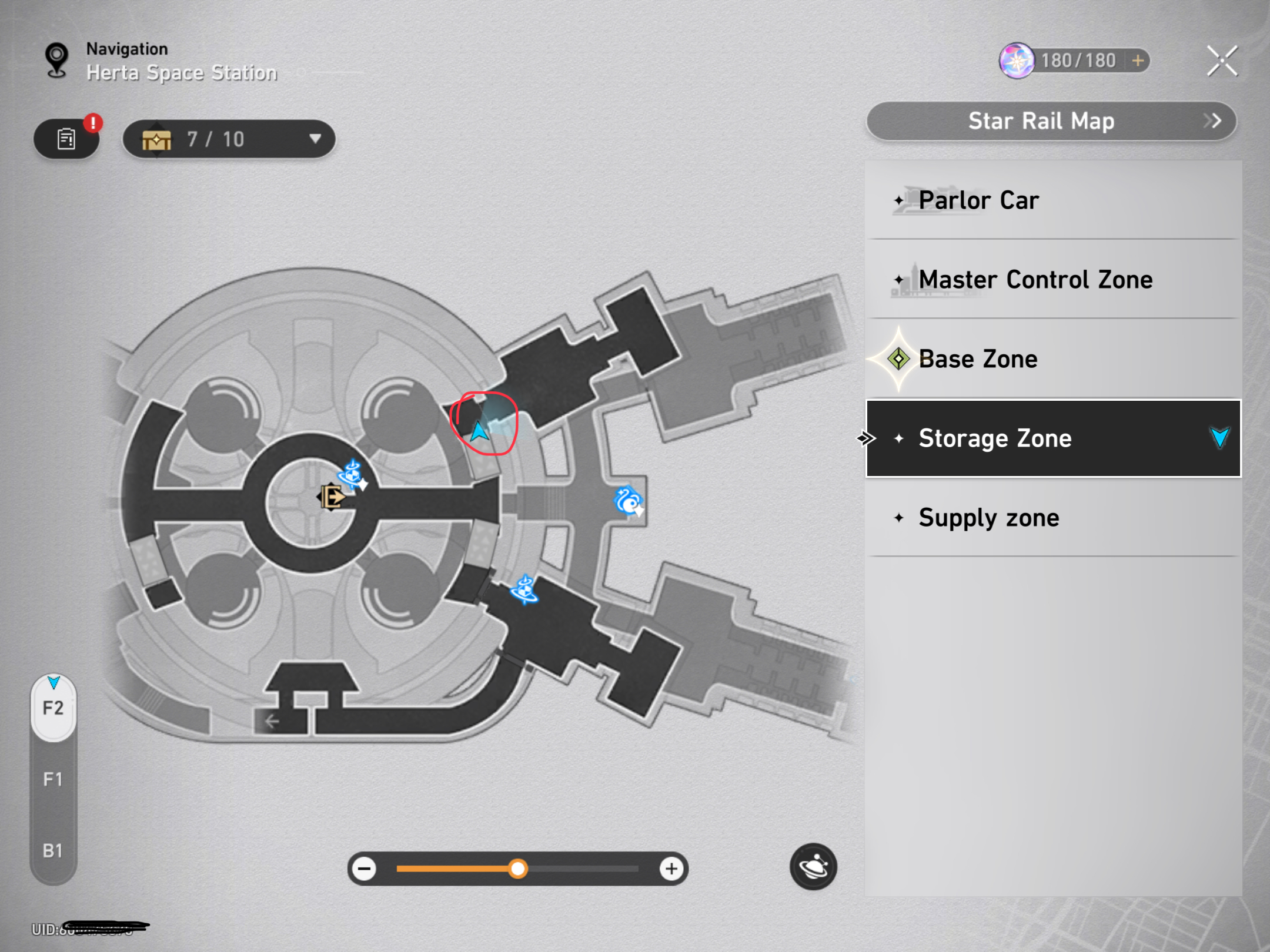The width and height of the screenshot is (1270, 952).
Task: Add Trailblaze Power with the plus button
Action: coord(1138,61)
